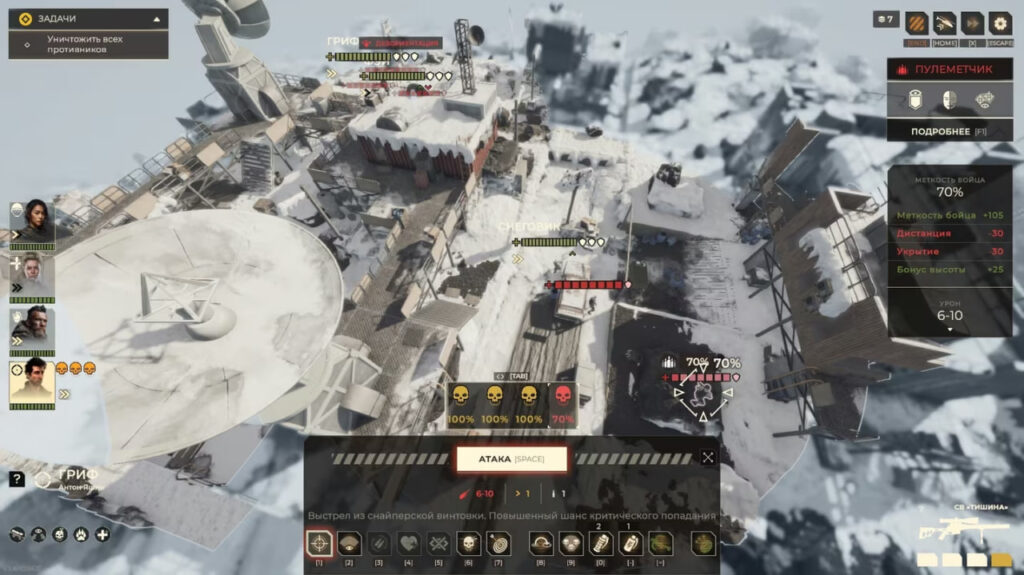
Task: Click the fish icon labeled HOME
Action: point(944,23)
